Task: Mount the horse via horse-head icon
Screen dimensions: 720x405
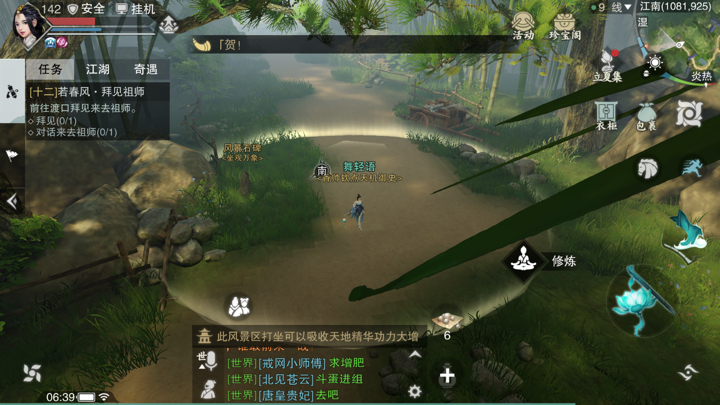Action: coord(648,168)
